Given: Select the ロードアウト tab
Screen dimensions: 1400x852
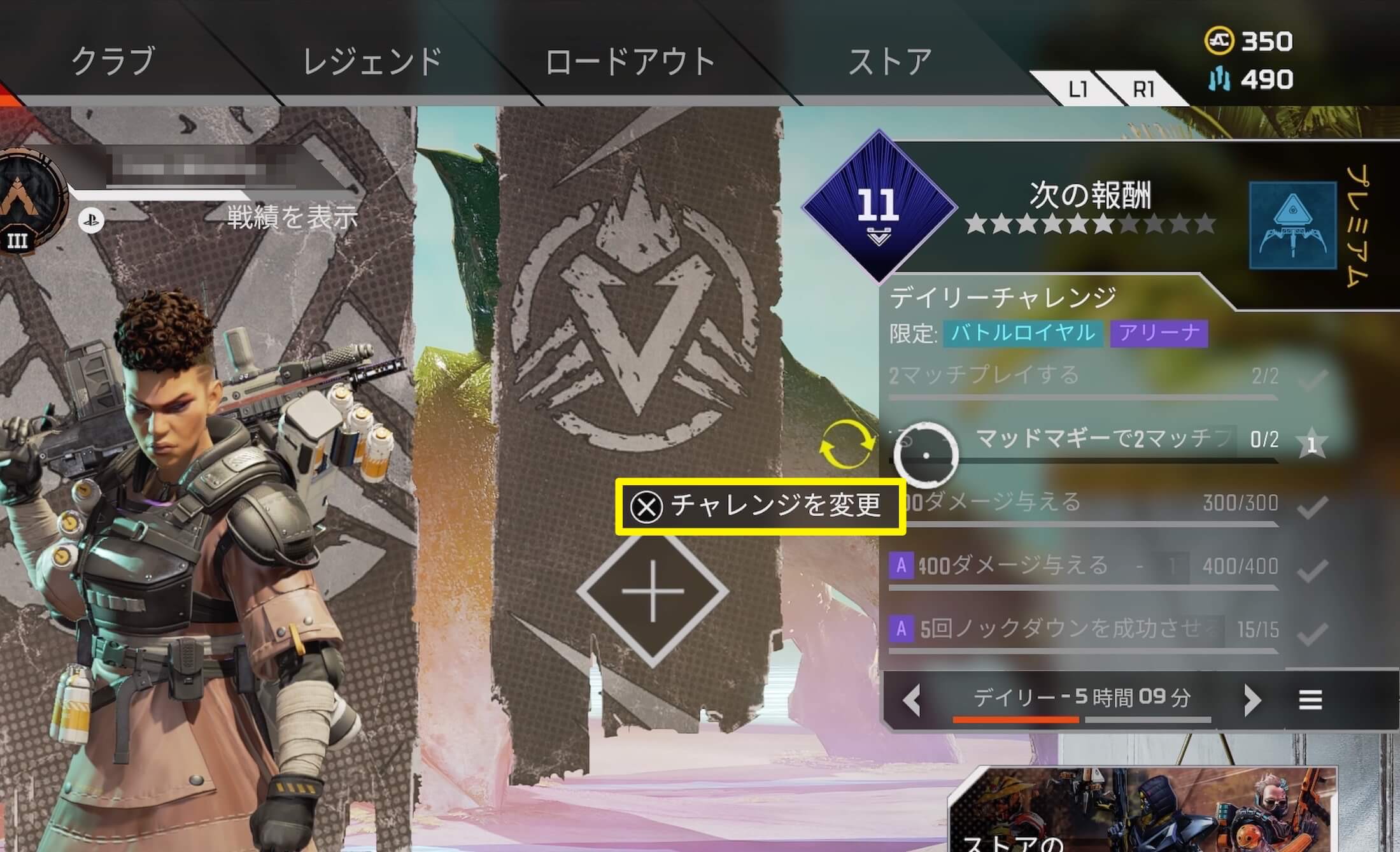Looking at the screenshot, I should click(630, 61).
